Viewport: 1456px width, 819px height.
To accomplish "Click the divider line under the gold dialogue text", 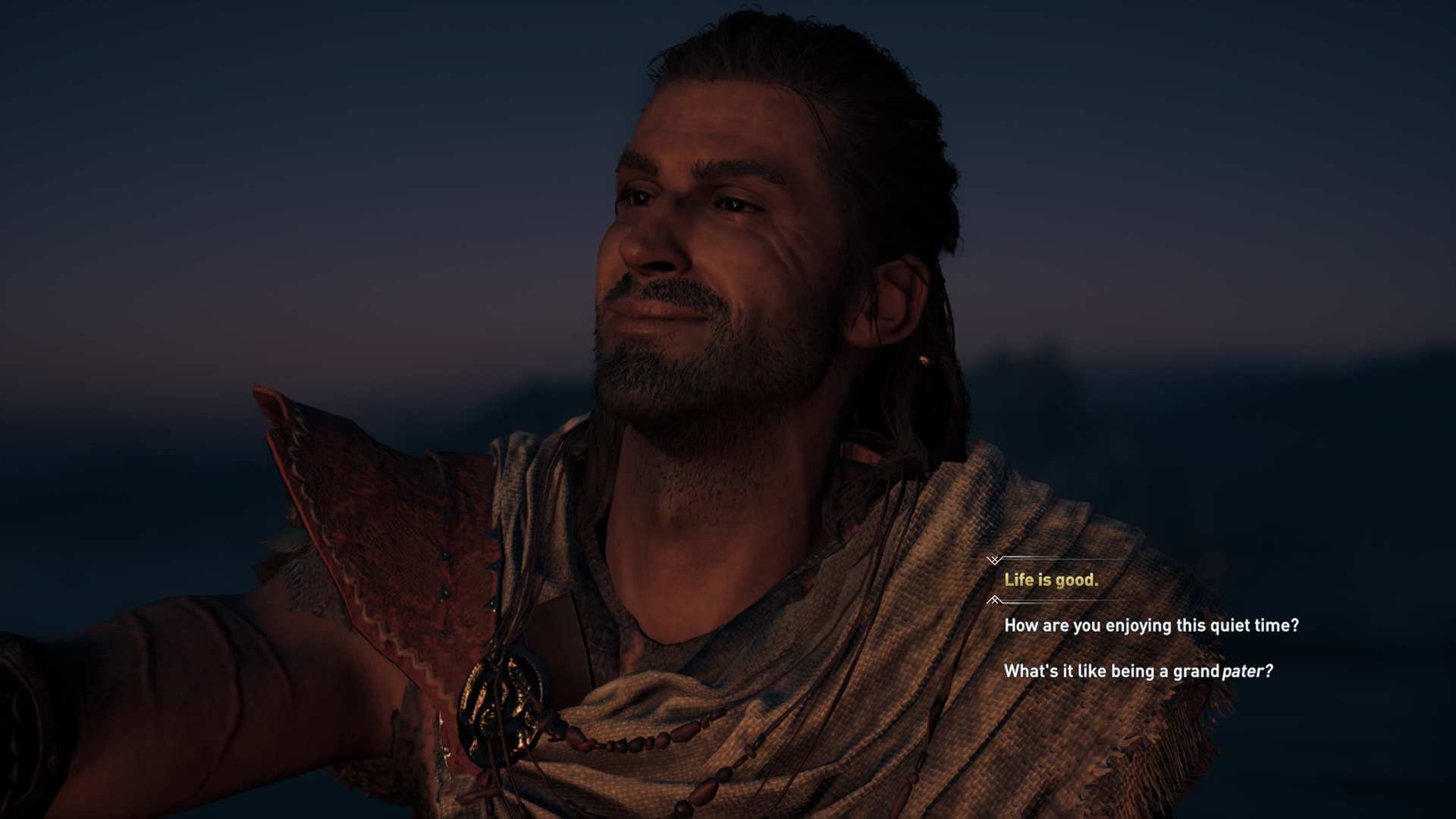I will [1062, 599].
